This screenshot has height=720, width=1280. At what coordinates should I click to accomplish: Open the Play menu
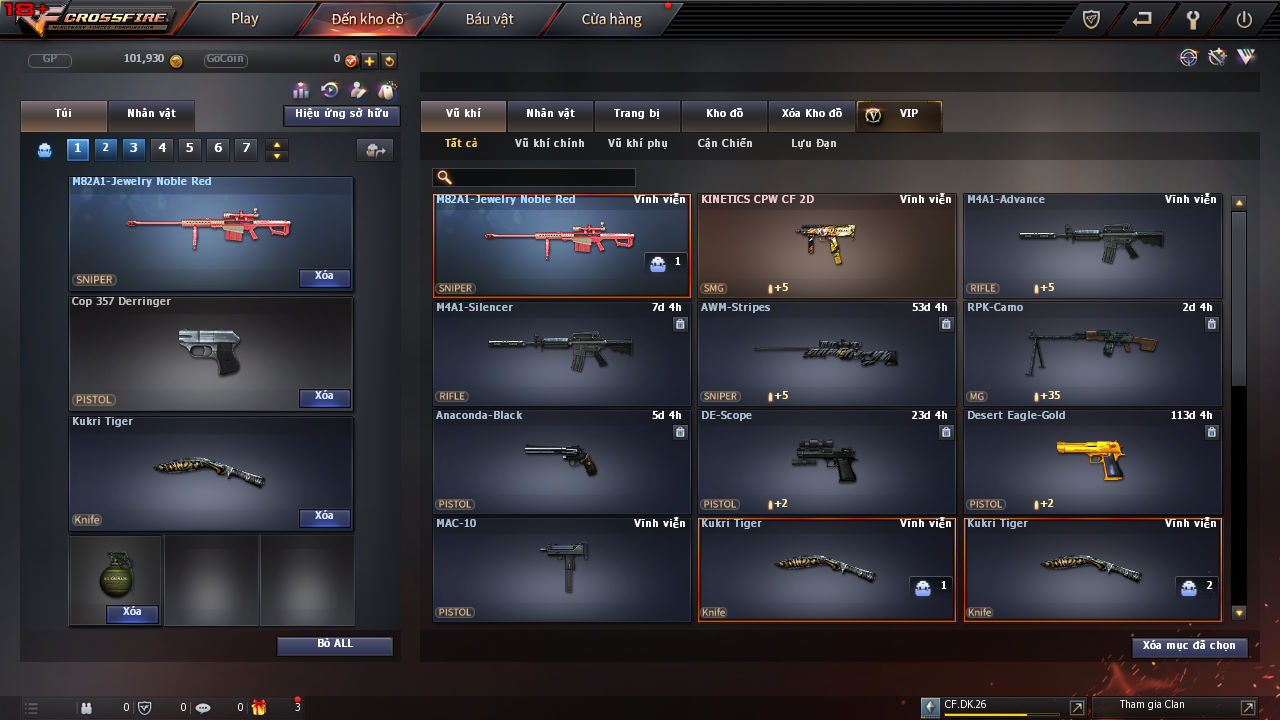244,19
